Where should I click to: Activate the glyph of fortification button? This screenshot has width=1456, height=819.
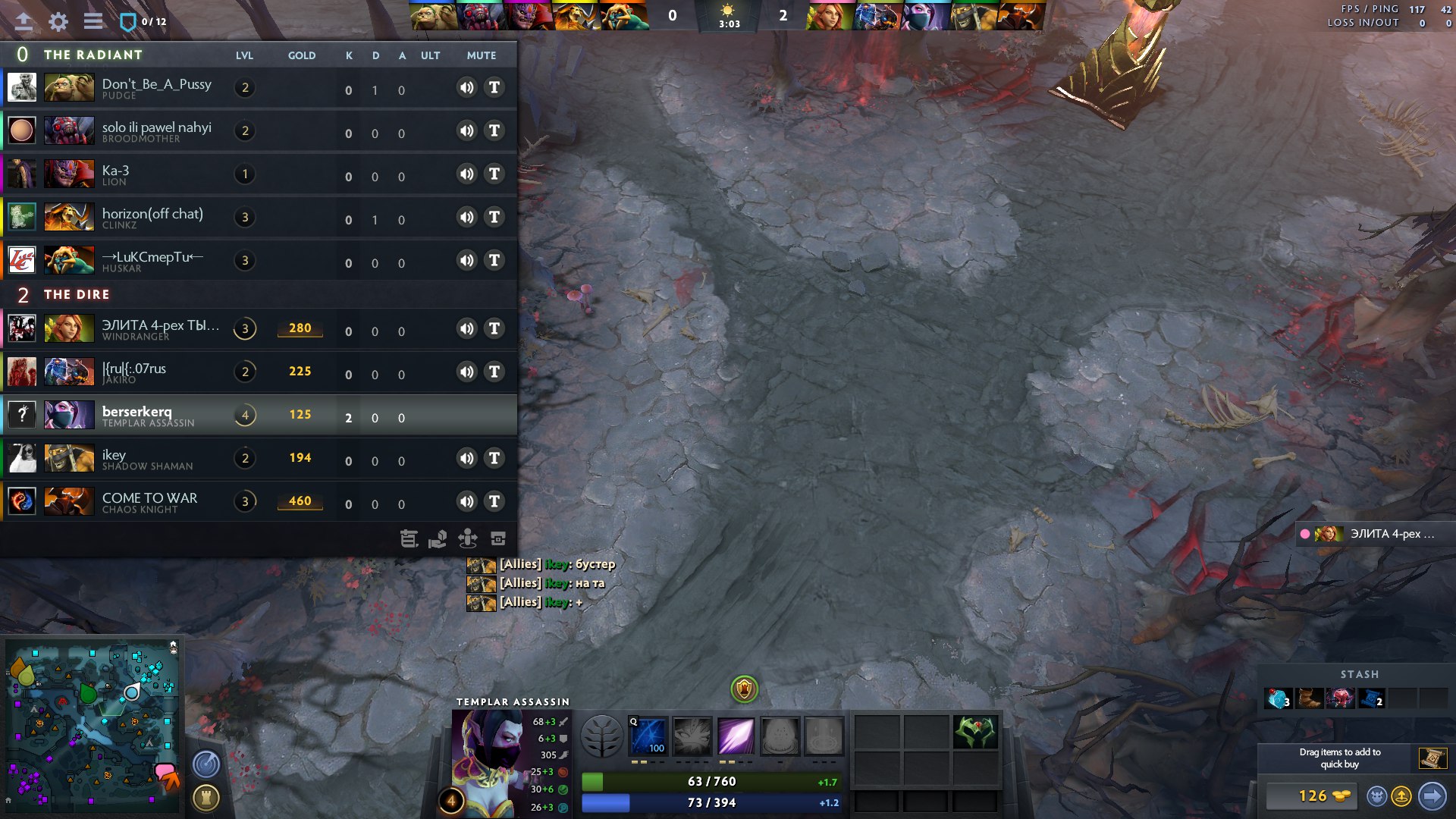click(x=206, y=797)
